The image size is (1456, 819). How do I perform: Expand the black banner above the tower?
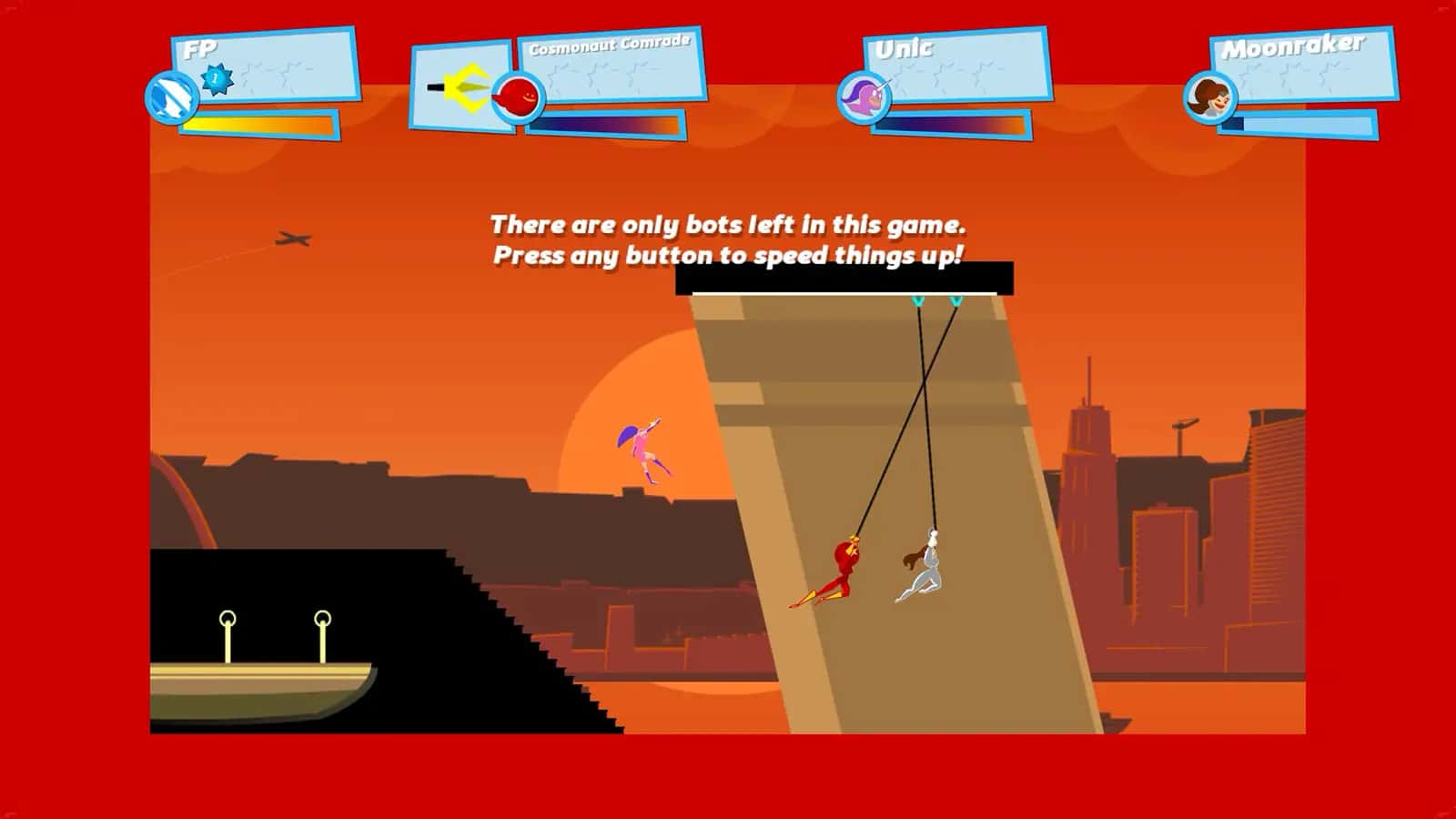point(842,278)
